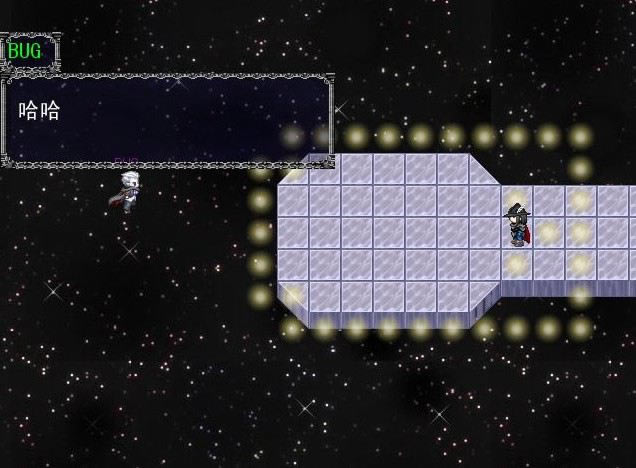Advance the 哈哈 dialogue message box
The height and width of the screenshot is (468, 636).
(167, 120)
